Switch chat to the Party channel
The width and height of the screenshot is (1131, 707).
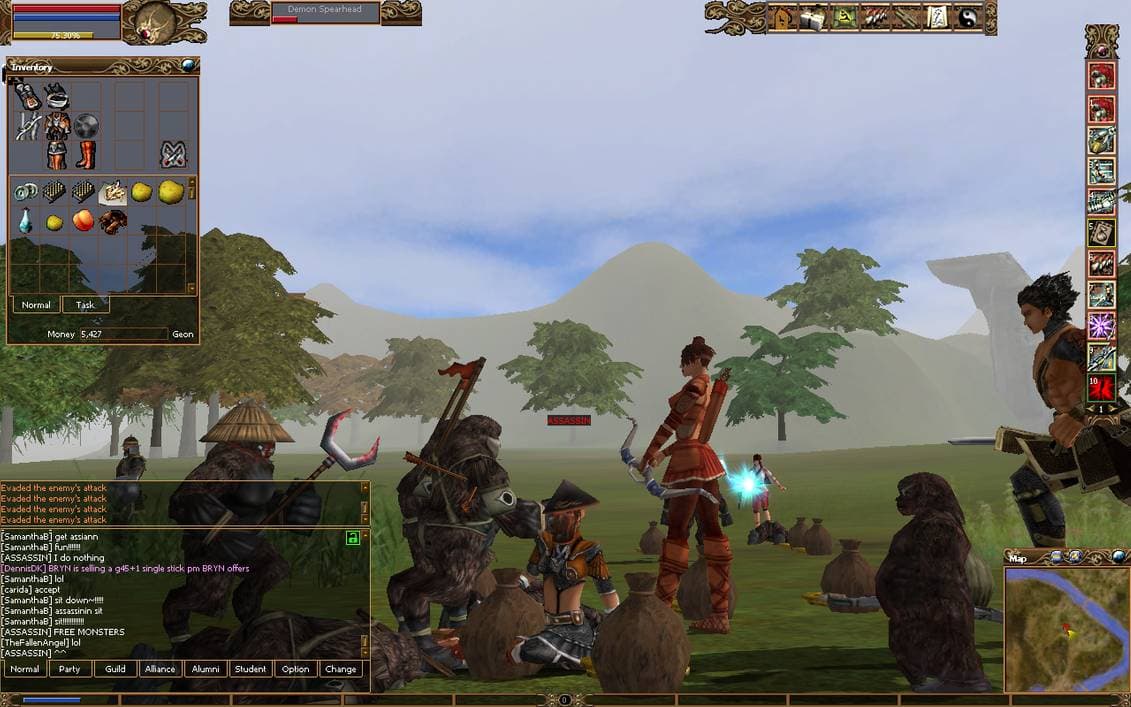tap(70, 669)
